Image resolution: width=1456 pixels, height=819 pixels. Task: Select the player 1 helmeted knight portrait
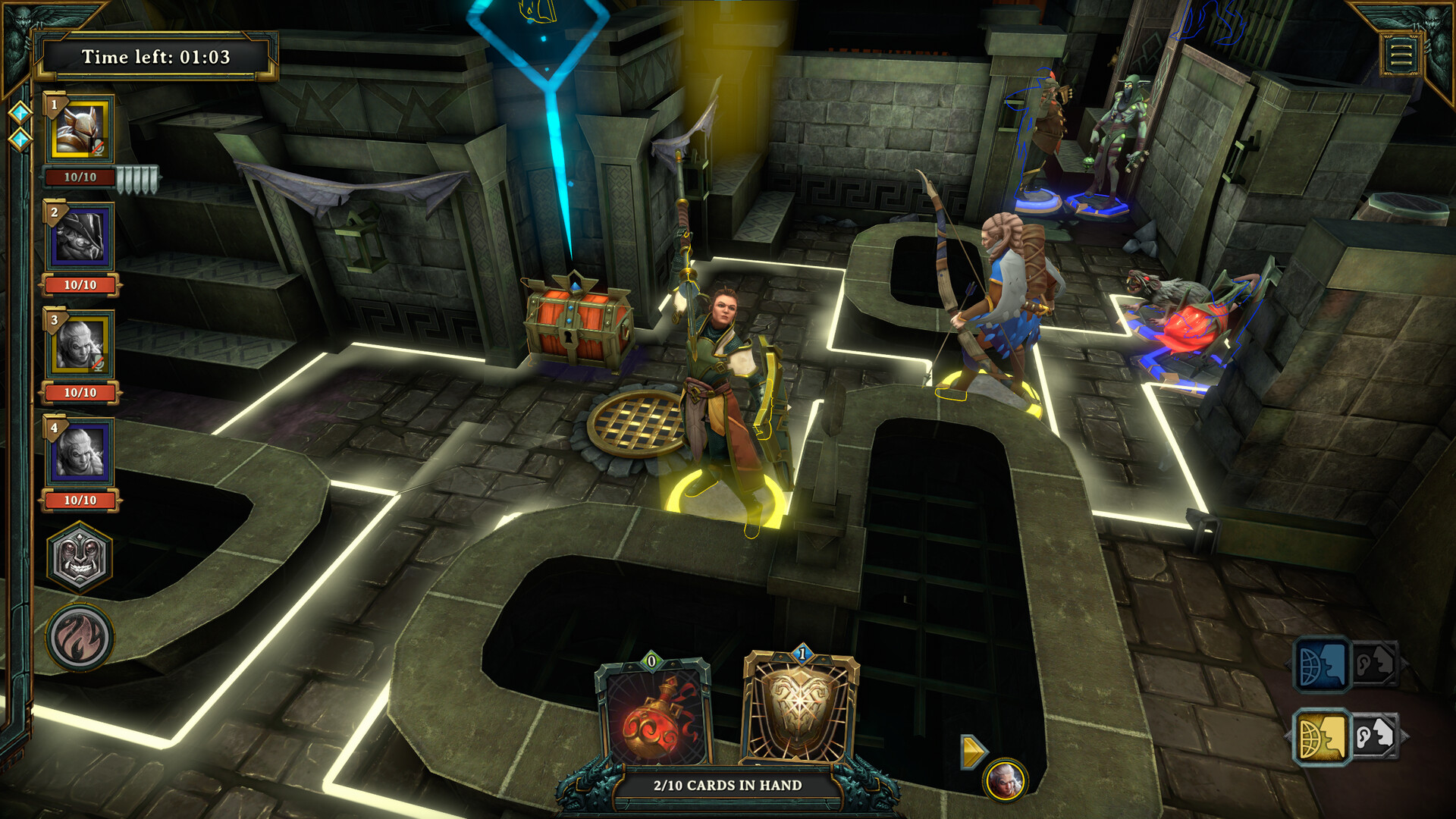point(81,130)
